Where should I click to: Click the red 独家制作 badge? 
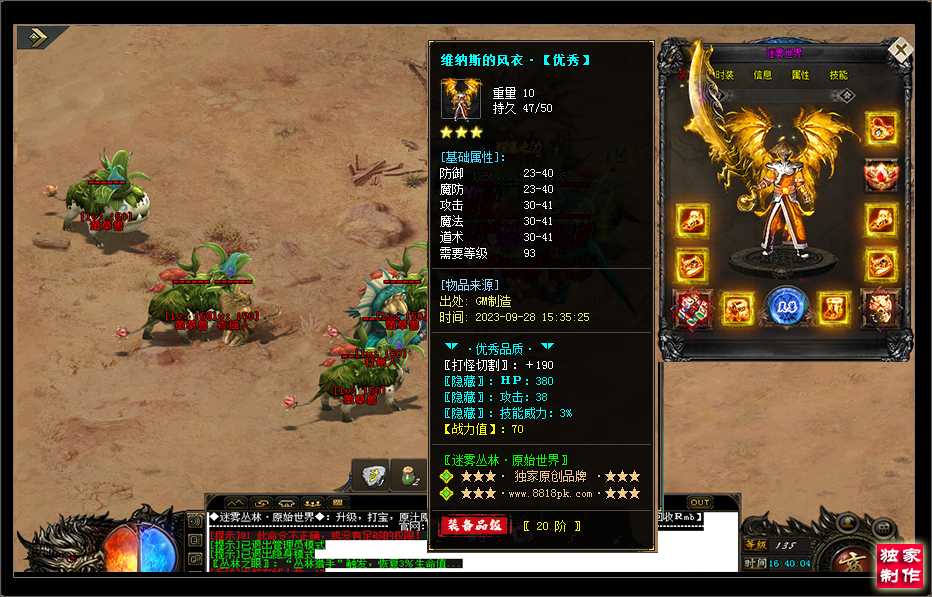click(900, 565)
